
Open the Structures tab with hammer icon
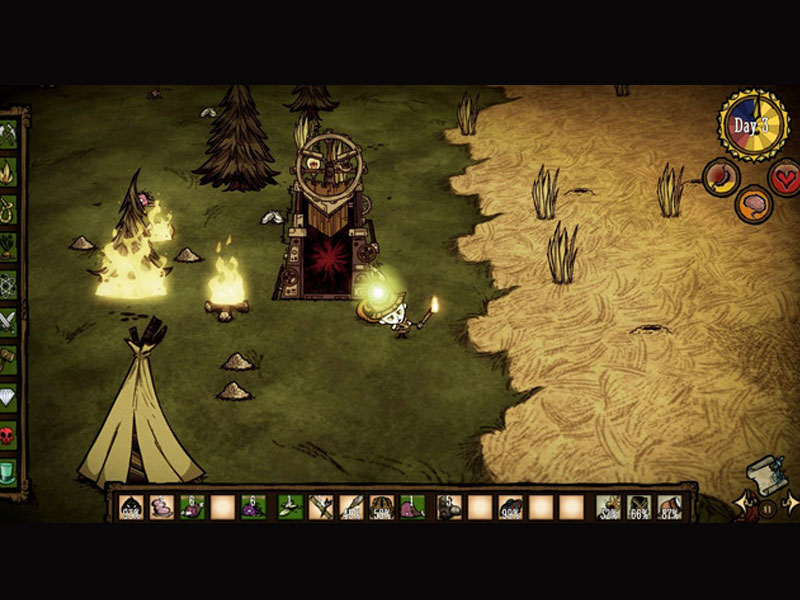[x=8, y=359]
